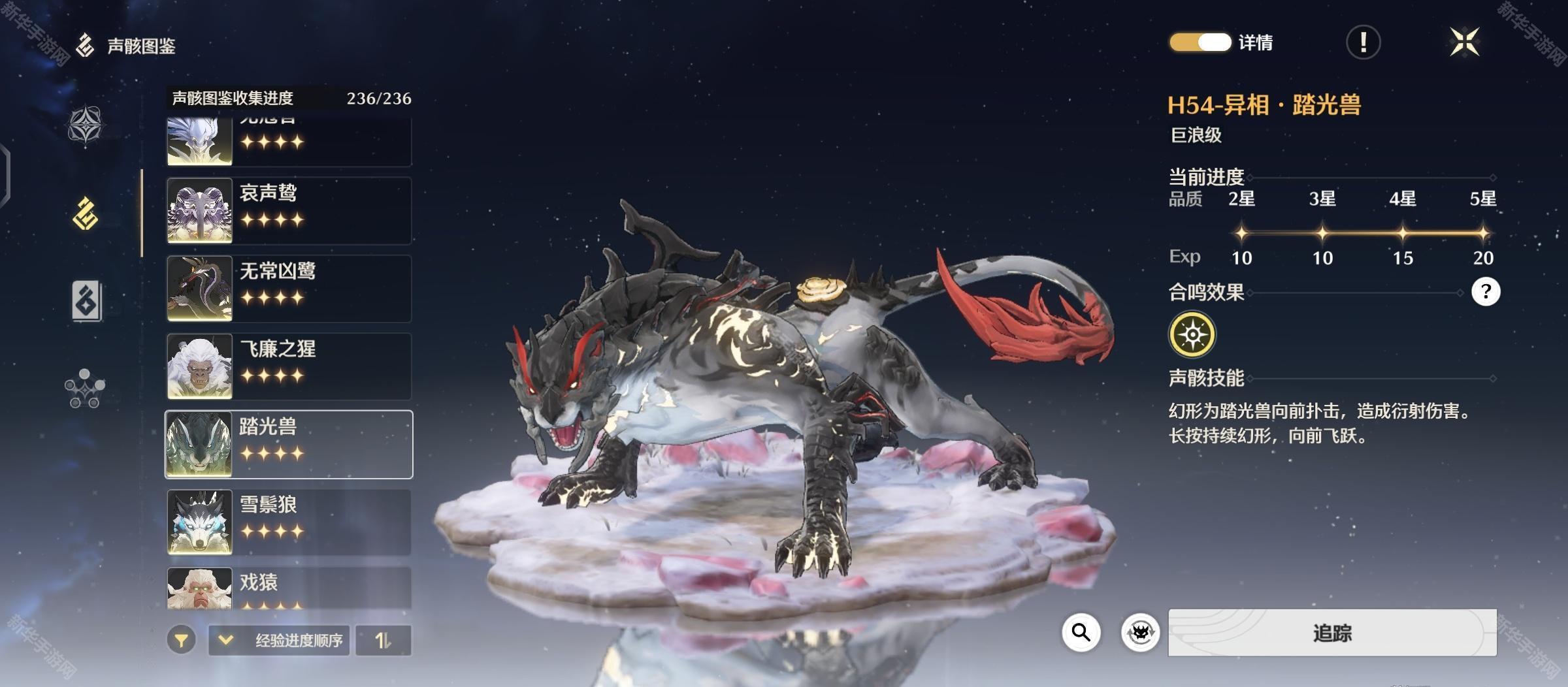
Task: View the sonata effect sun emblem
Action: click(x=1192, y=334)
